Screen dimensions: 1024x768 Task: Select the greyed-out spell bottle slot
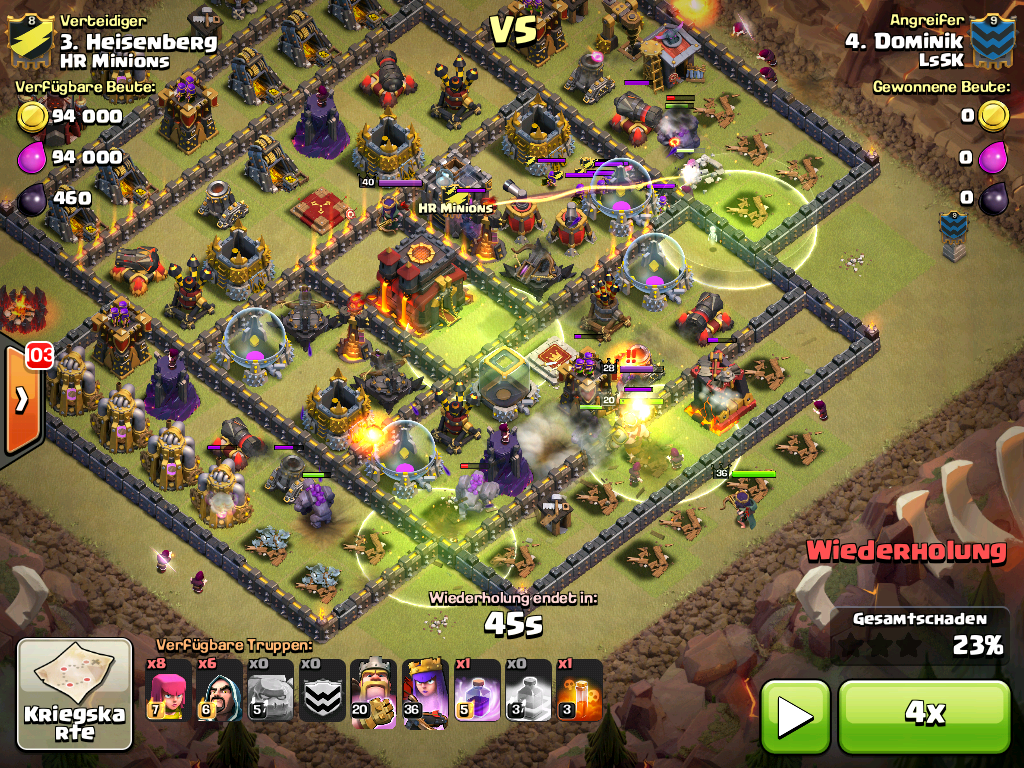click(x=528, y=690)
